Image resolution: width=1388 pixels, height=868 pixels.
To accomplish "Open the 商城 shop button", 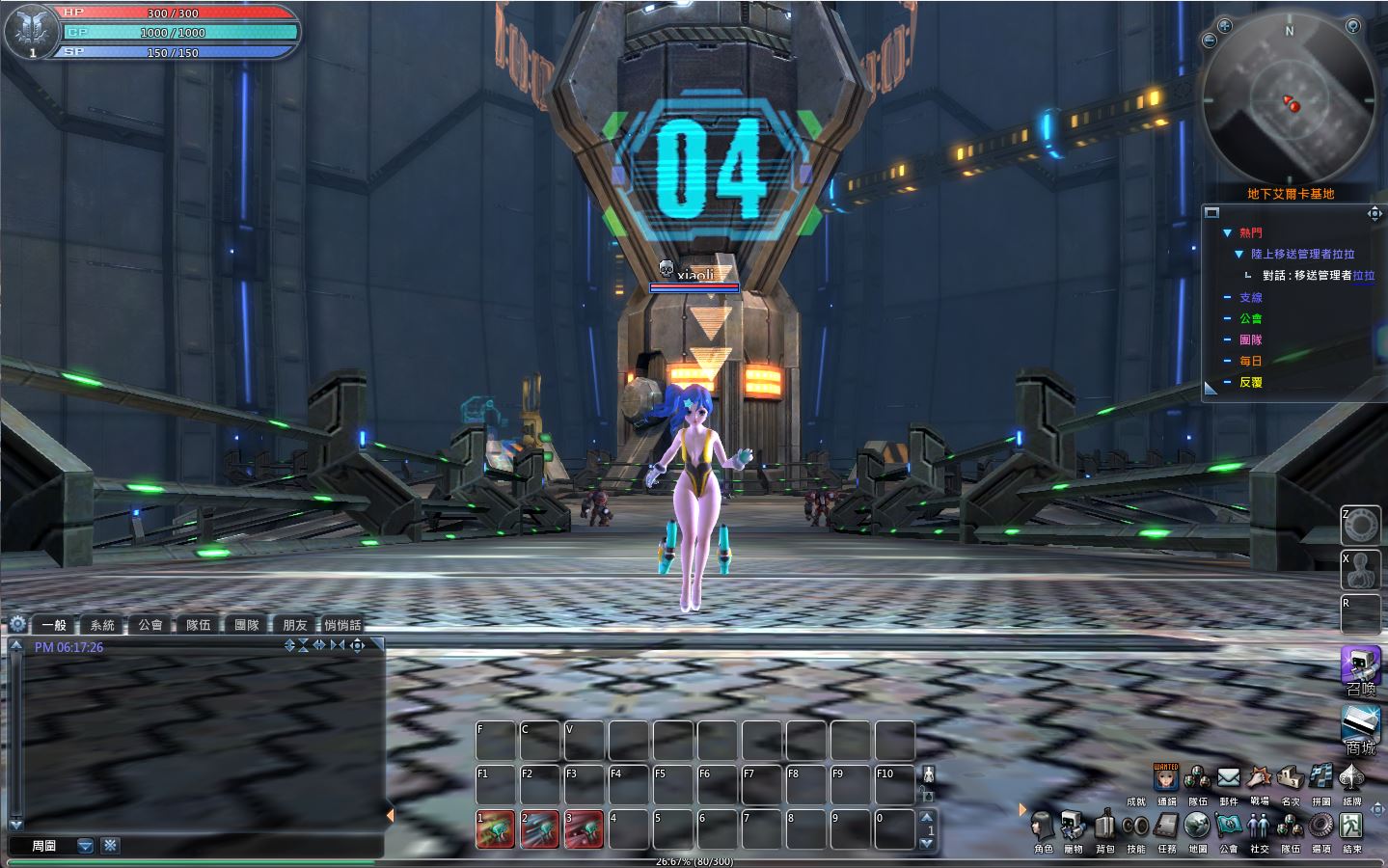I will 1360,726.
